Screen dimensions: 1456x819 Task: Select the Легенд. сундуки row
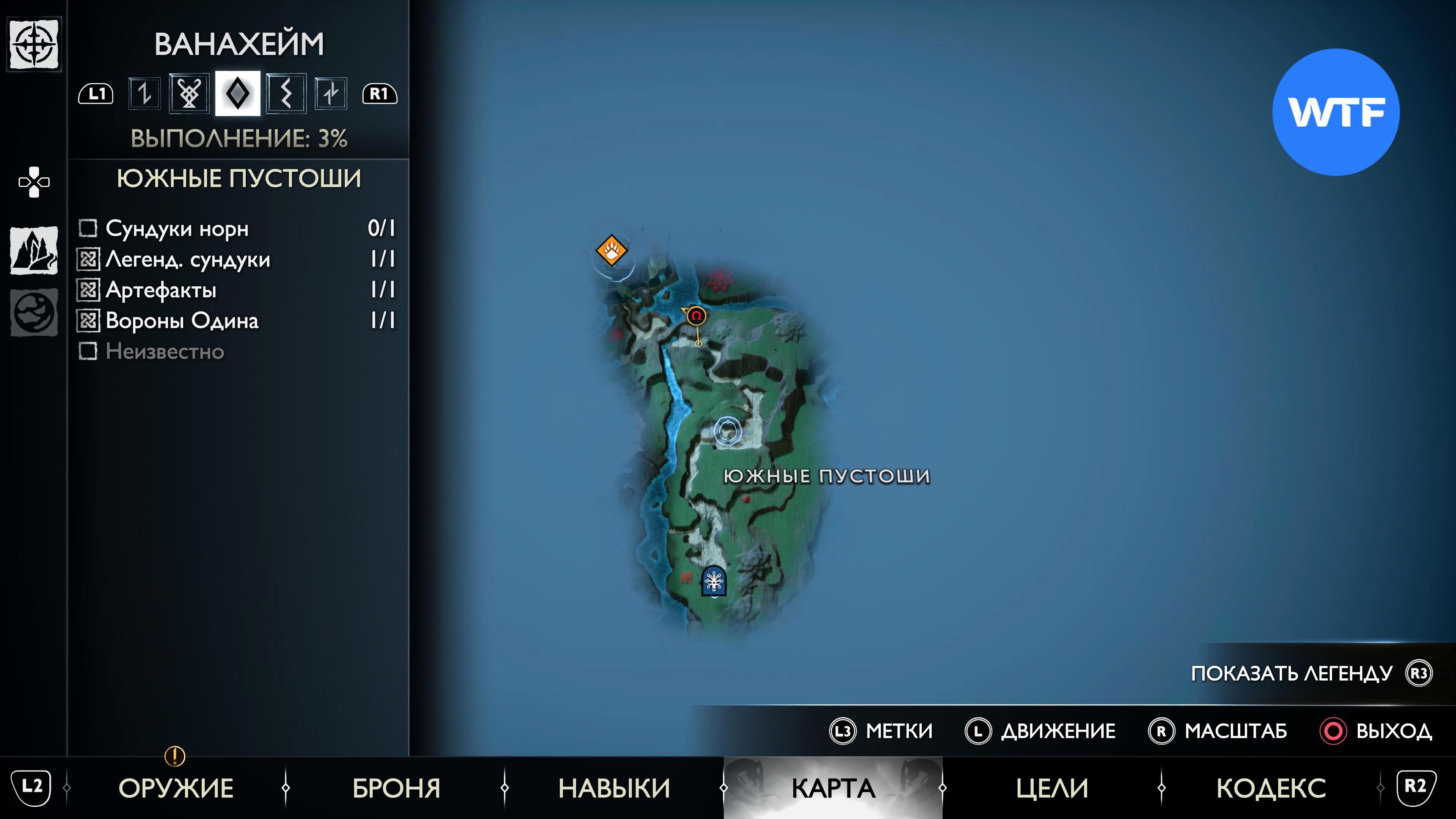(237, 259)
